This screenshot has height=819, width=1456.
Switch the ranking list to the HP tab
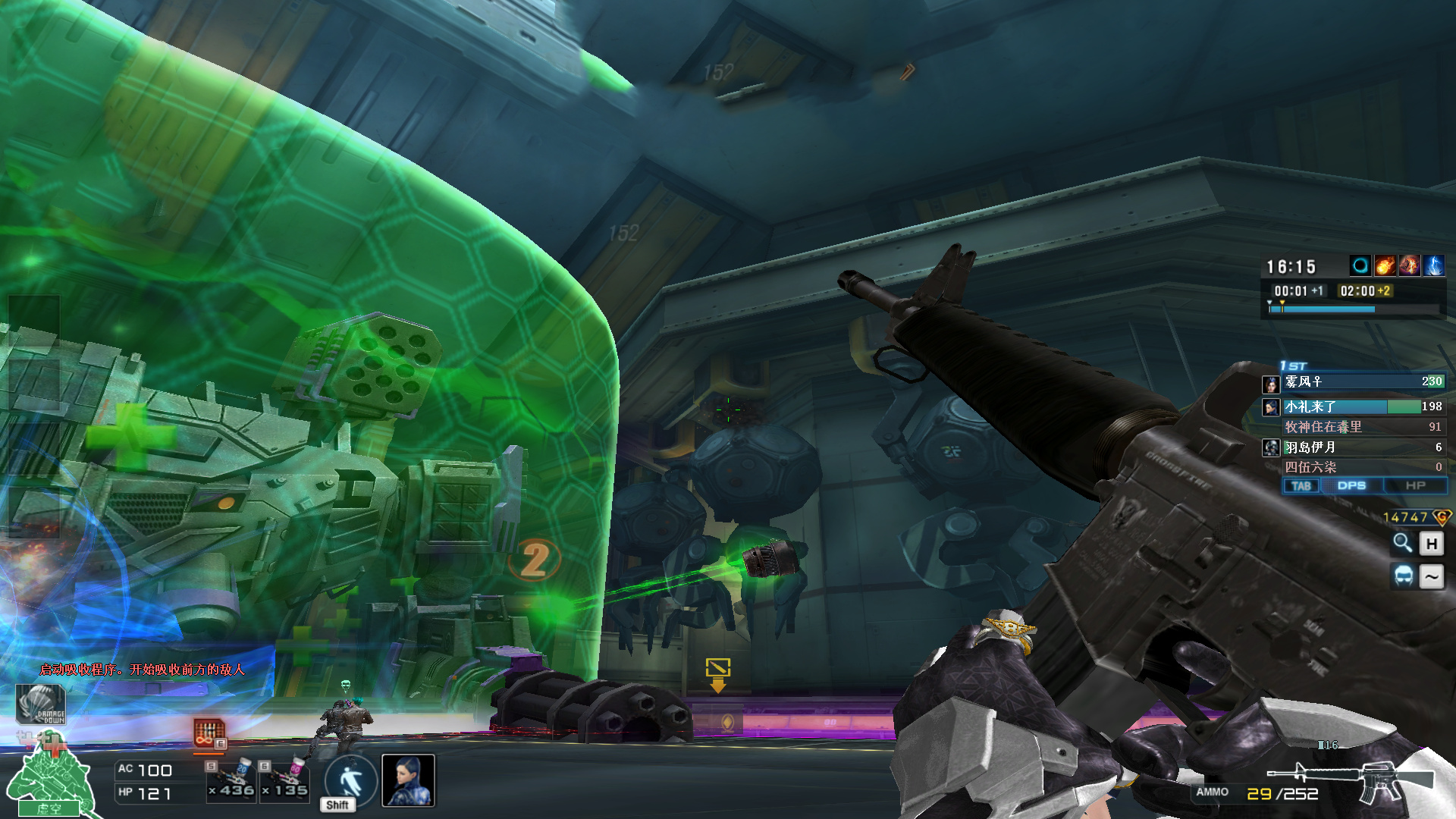pos(1415,485)
